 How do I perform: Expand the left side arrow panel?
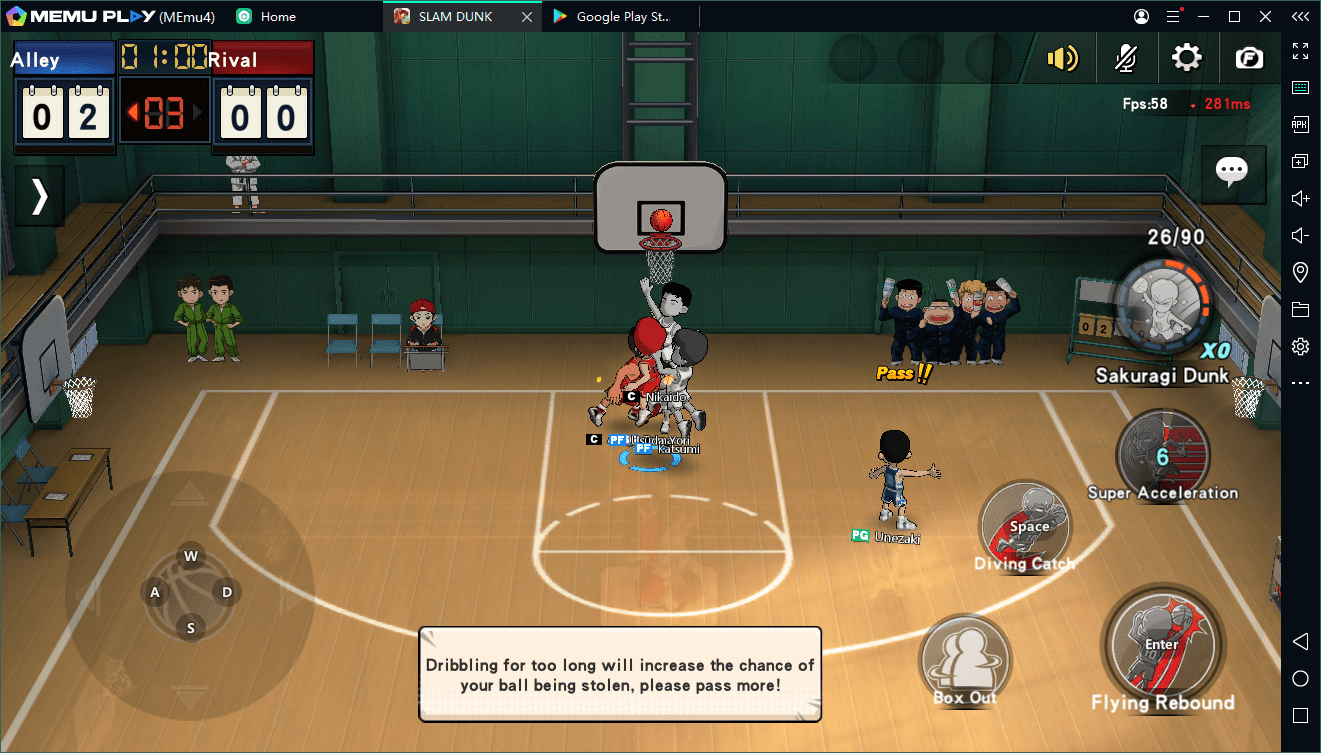coord(40,196)
